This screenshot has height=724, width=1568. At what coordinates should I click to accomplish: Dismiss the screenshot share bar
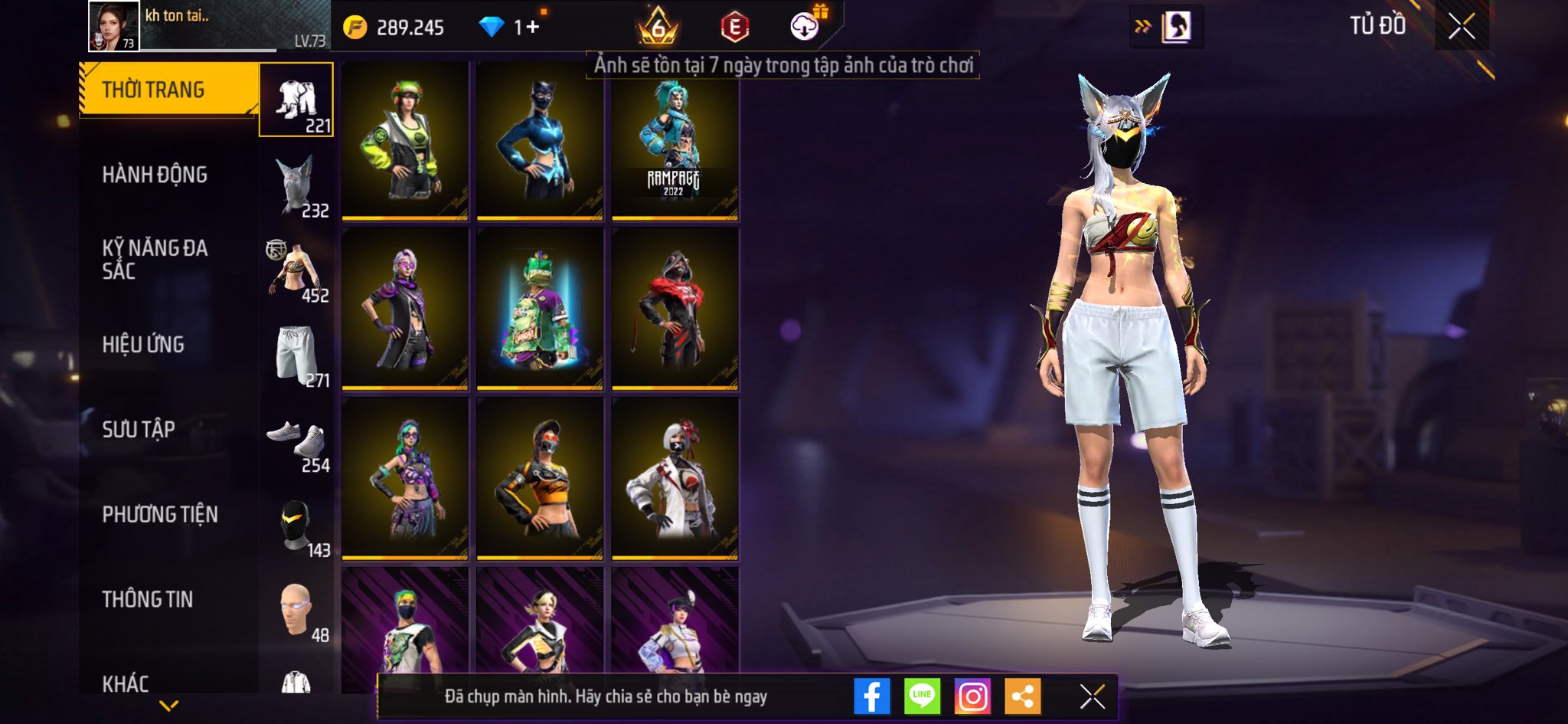click(1092, 696)
